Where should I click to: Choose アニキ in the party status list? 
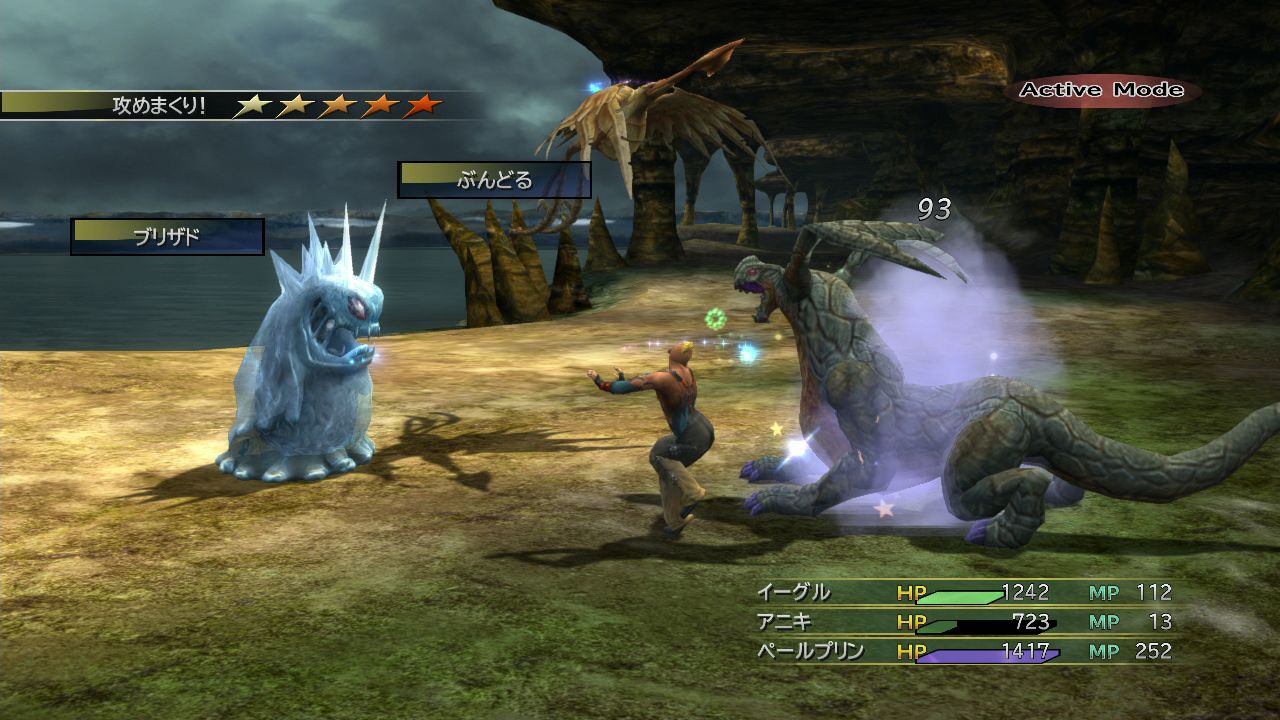tap(785, 622)
